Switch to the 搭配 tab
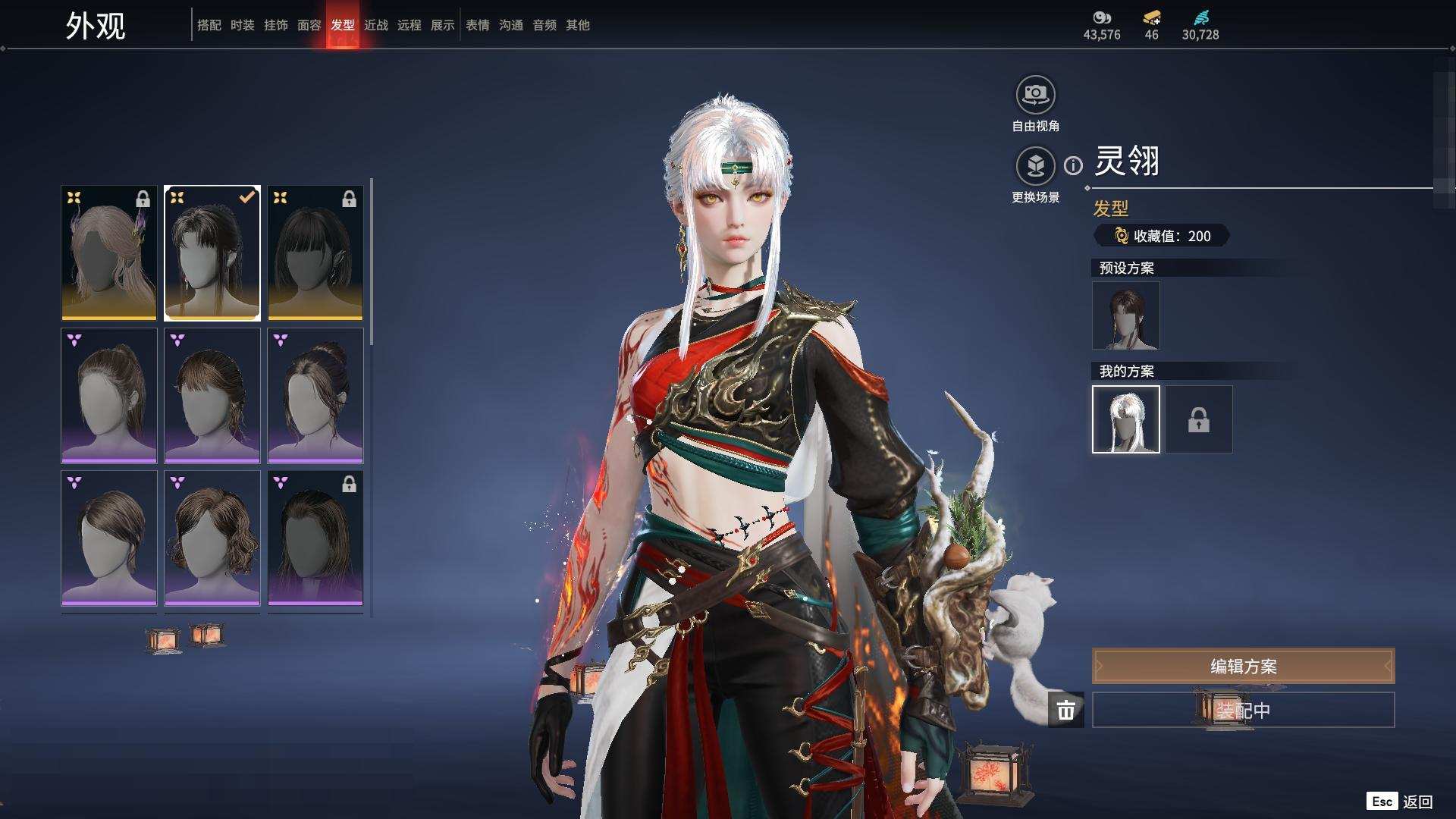This screenshot has width=1456, height=819. [209, 25]
